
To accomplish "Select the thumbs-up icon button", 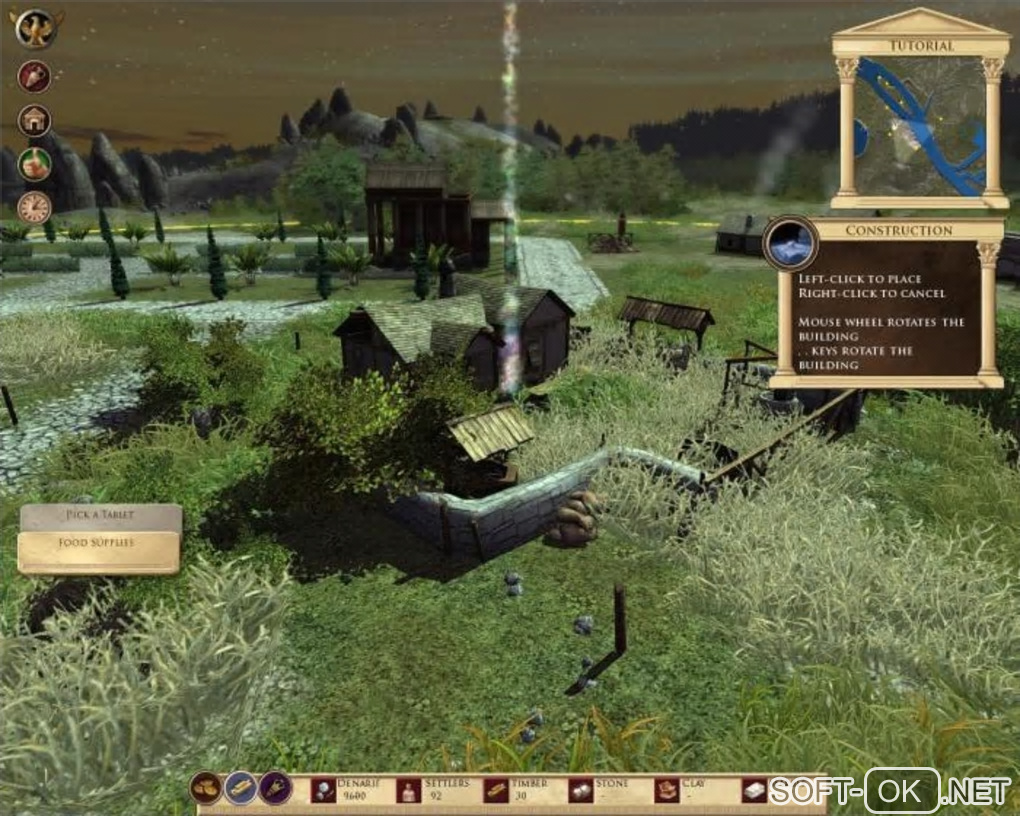I will click(34, 163).
